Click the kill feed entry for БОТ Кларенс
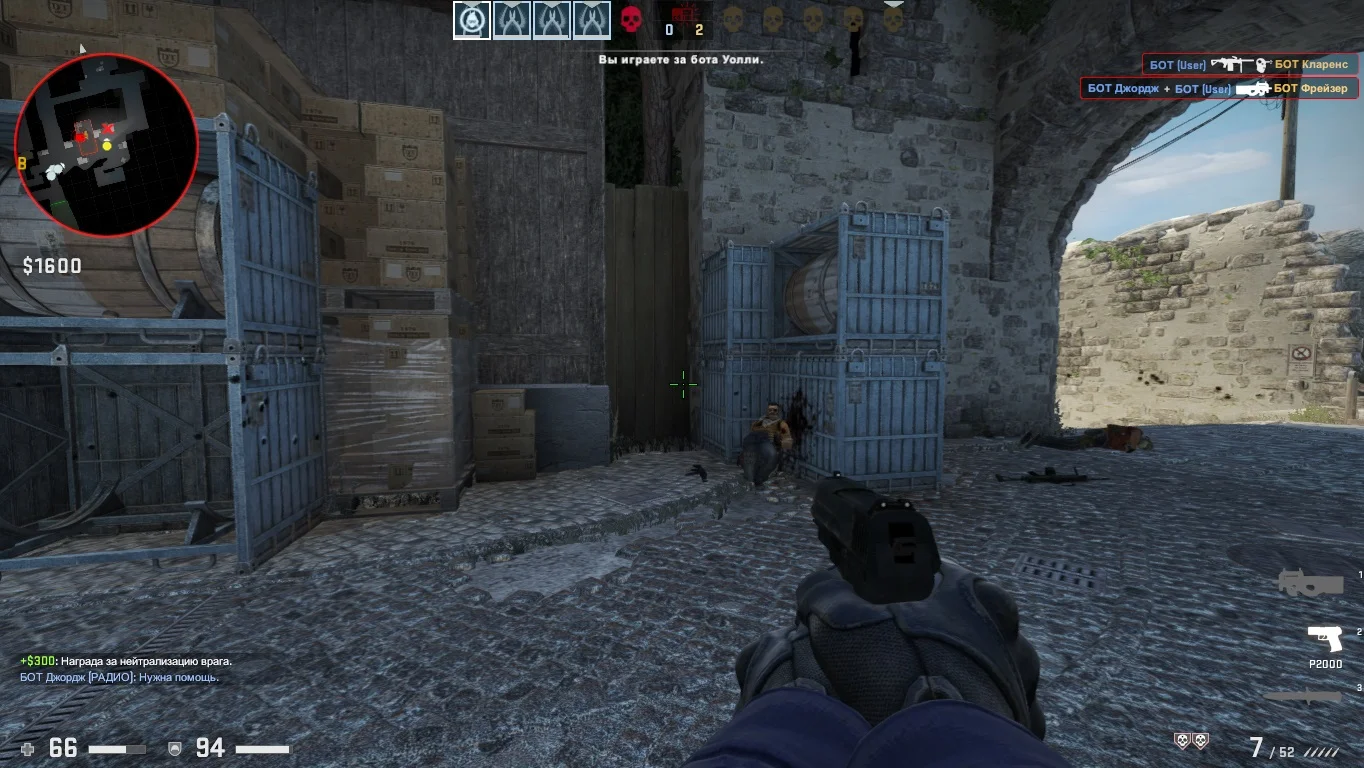 click(x=1250, y=65)
